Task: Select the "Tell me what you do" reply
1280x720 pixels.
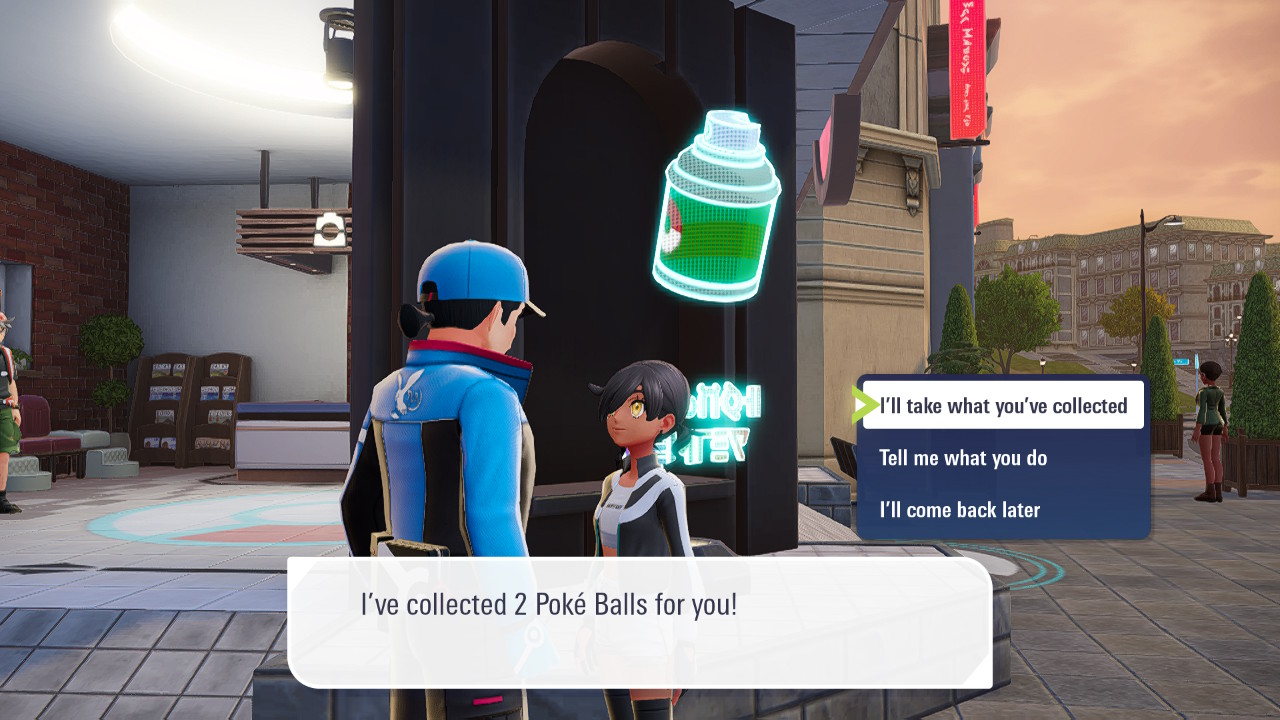Action: click(x=963, y=458)
